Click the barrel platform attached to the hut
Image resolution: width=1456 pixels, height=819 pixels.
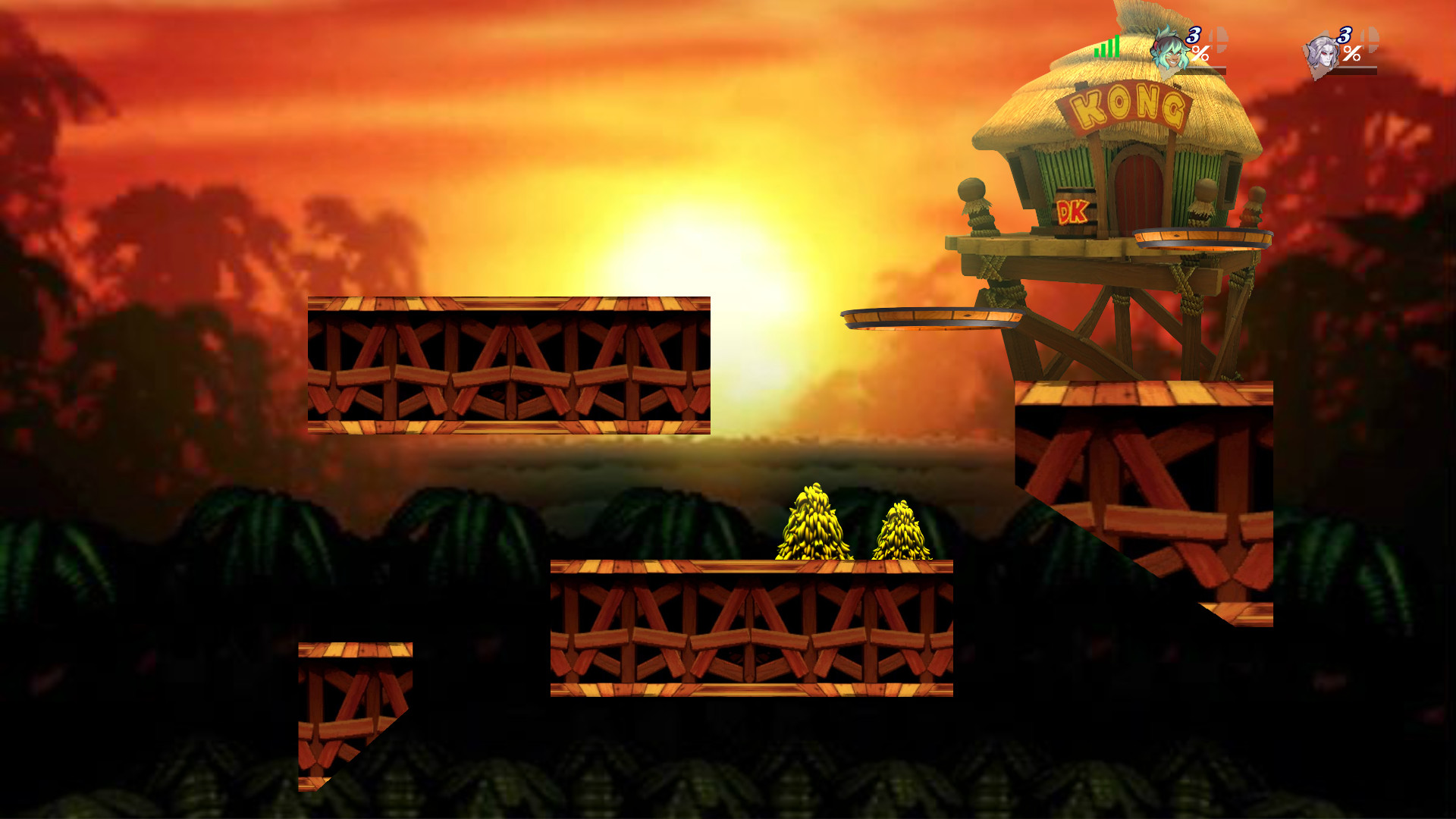click(1202, 237)
